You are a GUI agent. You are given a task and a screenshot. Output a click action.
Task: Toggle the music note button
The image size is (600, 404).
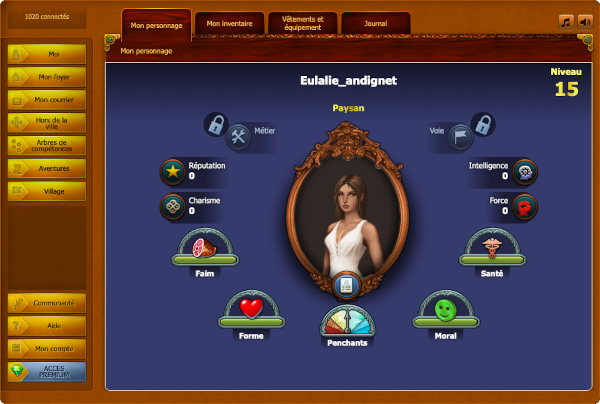(x=565, y=21)
